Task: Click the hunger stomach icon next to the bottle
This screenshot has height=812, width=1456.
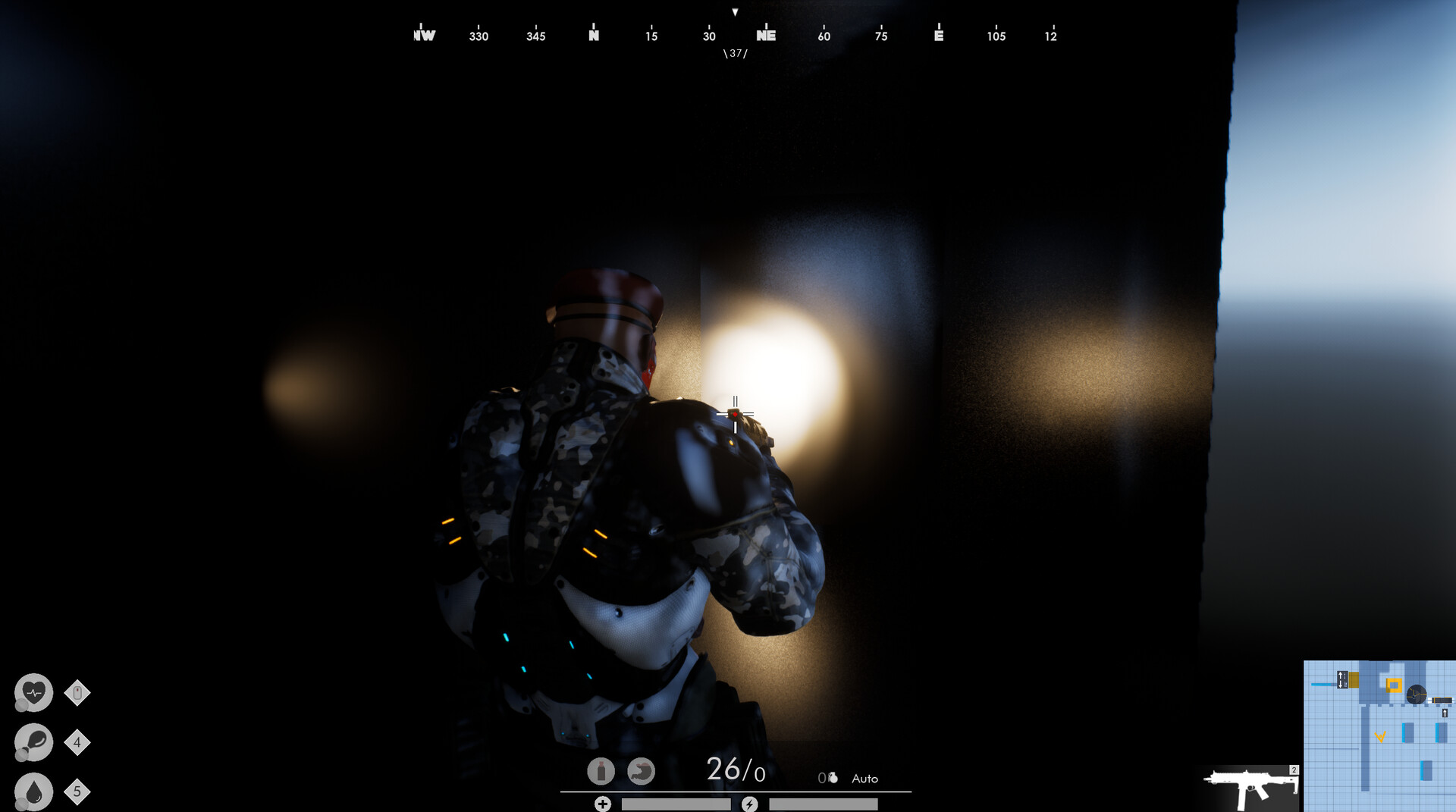Action: pyautogui.click(x=641, y=771)
